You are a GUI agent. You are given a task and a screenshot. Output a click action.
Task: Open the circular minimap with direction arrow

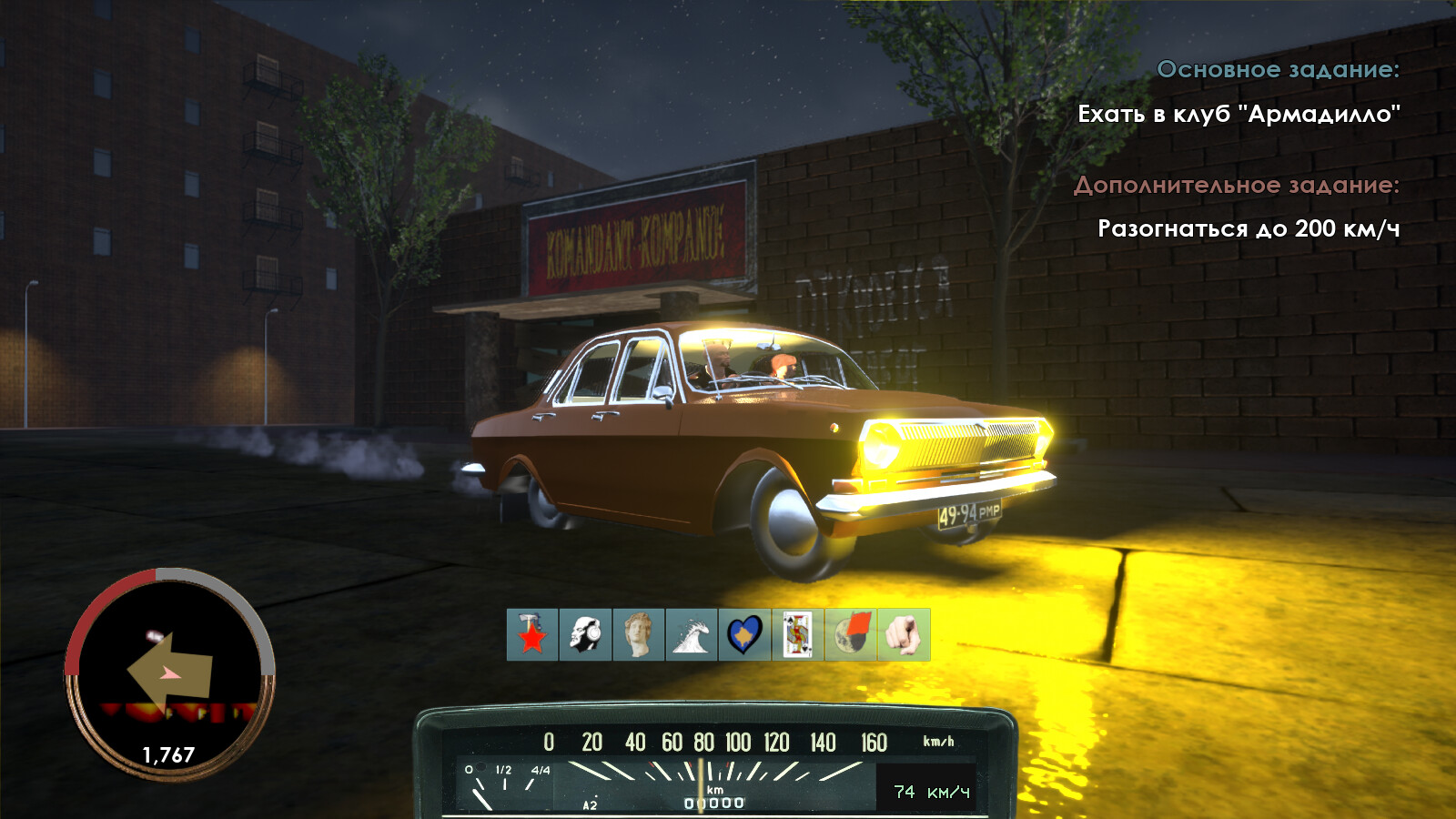169,673
